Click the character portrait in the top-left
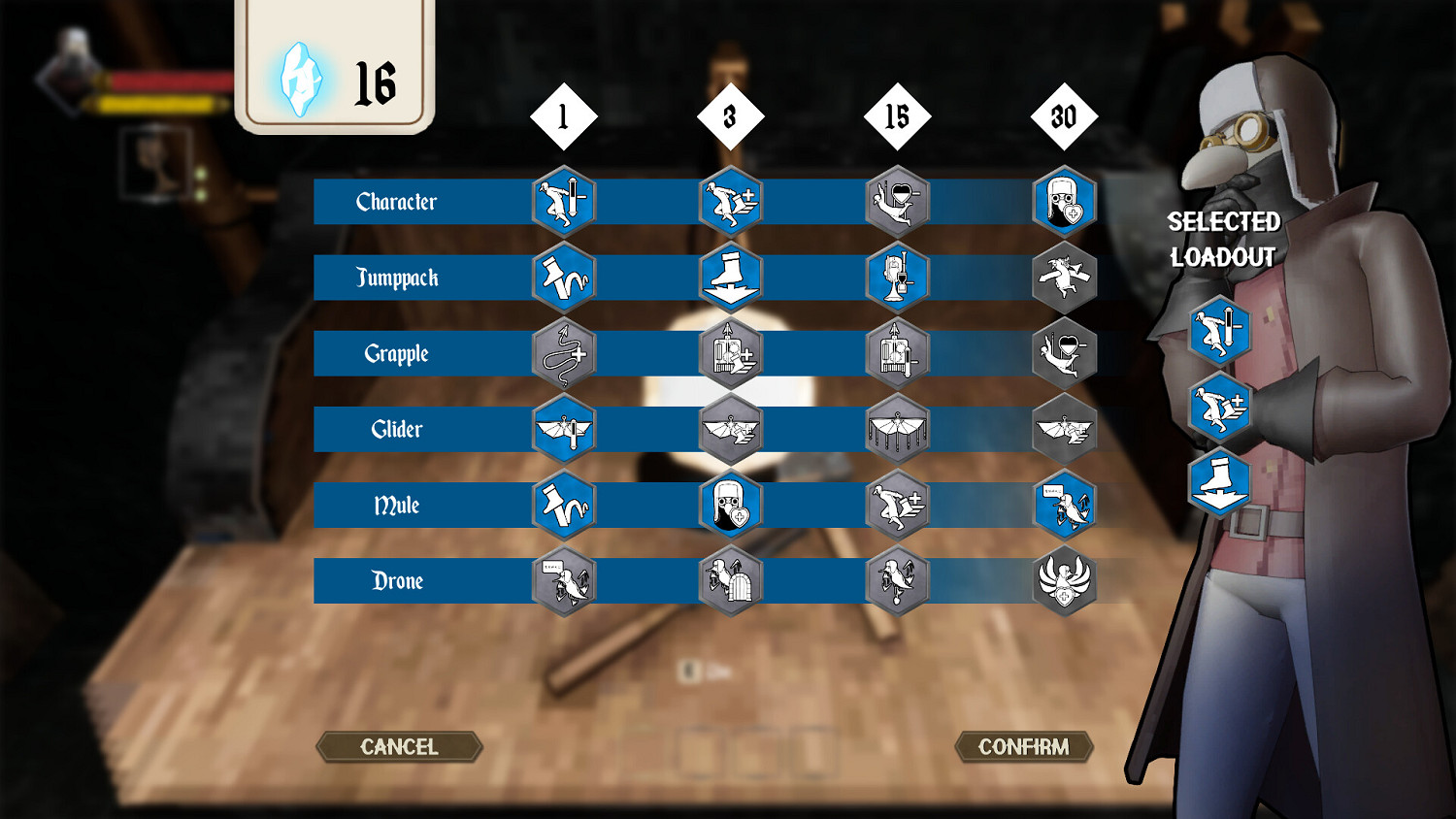 click(x=66, y=82)
